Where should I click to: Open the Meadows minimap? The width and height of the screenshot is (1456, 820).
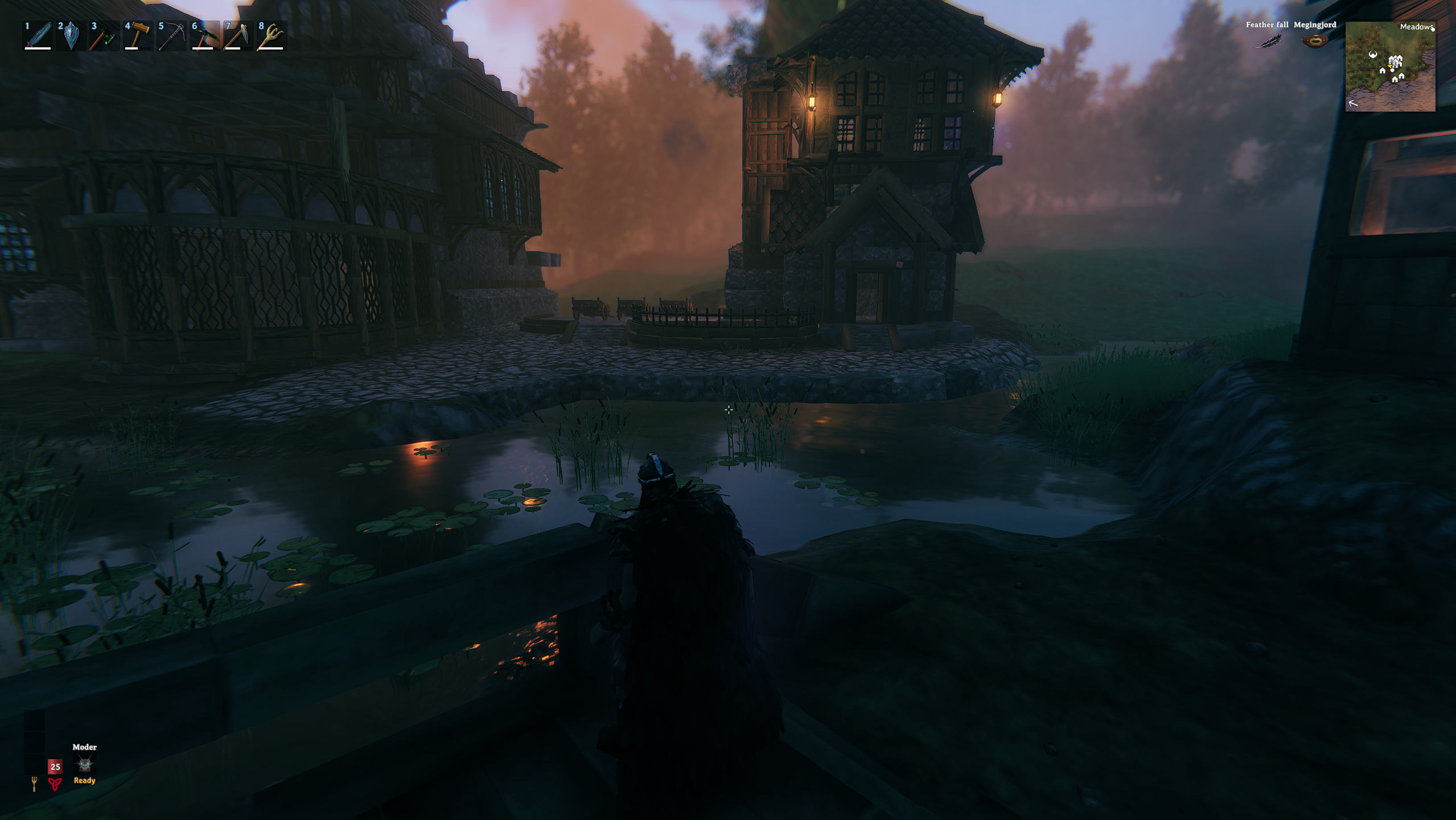(x=1390, y=67)
